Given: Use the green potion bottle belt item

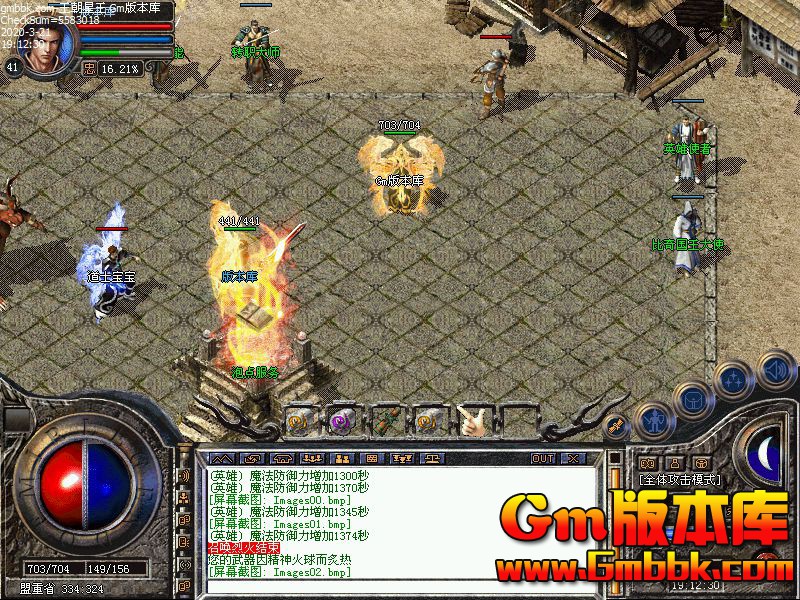Looking at the screenshot, I should tap(386, 420).
